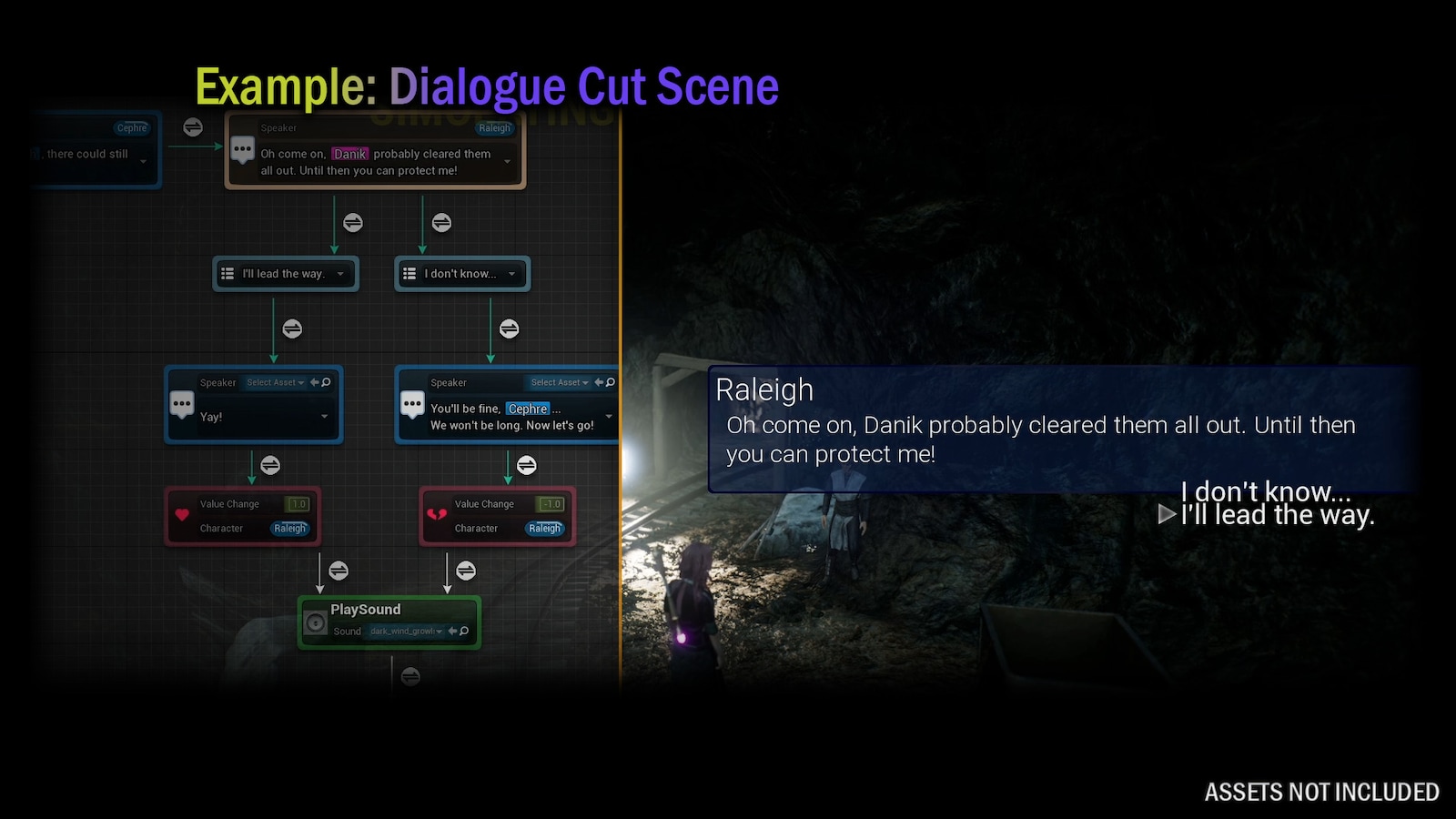Click the speech bubble icon on the Yay! node
The image size is (1456, 819).
tap(182, 403)
